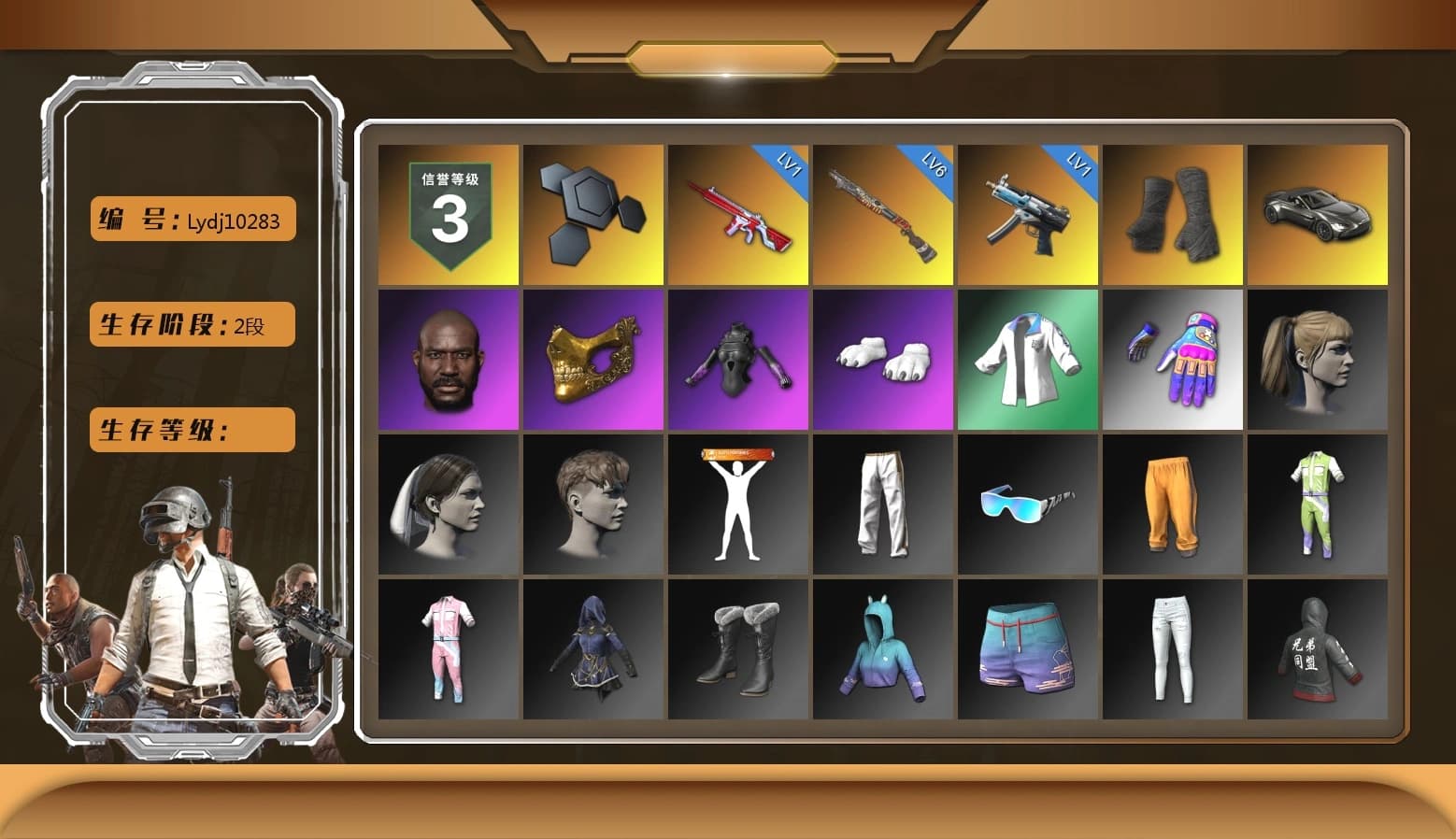
Task: Open the colorful racing glove item
Action: click(x=1173, y=359)
